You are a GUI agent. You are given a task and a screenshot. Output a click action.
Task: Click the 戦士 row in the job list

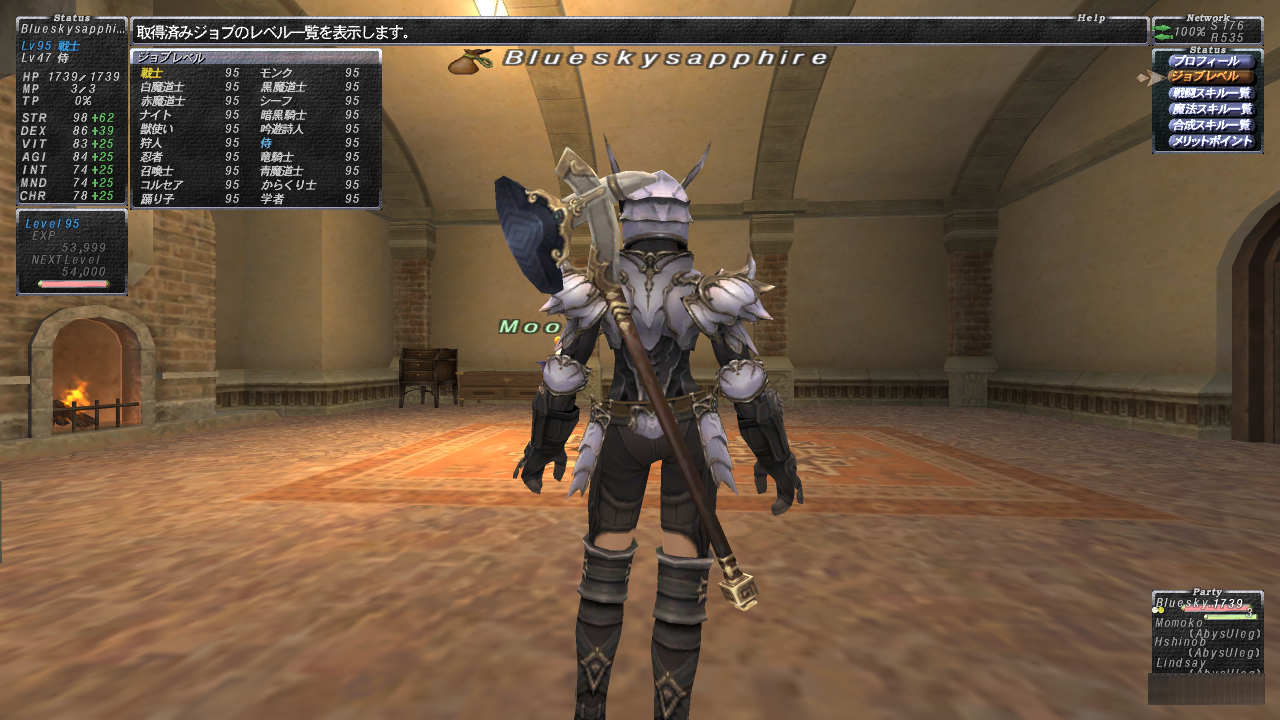click(x=190, y=73)
